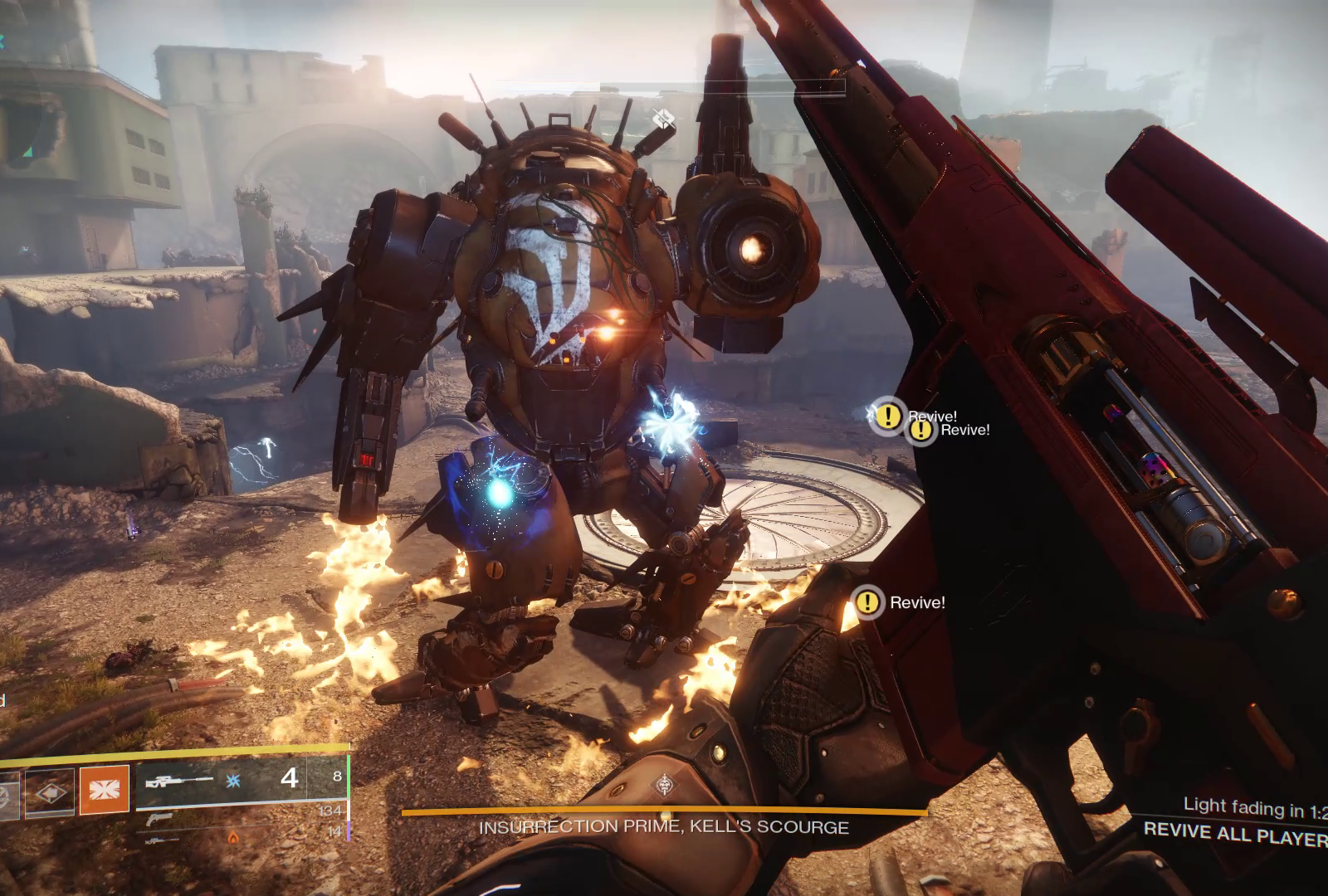Select the orange class ability icon
This screenshot has width=1328, height=896.
[x=105, y=790]
